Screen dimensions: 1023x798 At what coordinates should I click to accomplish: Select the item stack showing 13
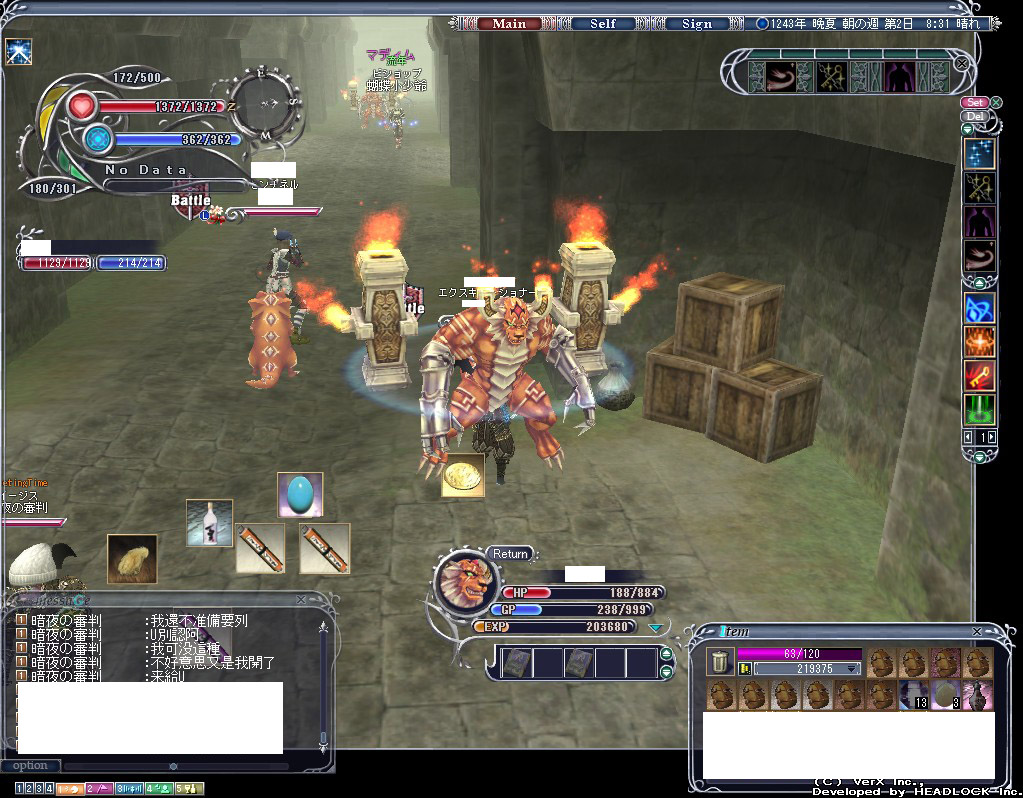click(913, 694)
